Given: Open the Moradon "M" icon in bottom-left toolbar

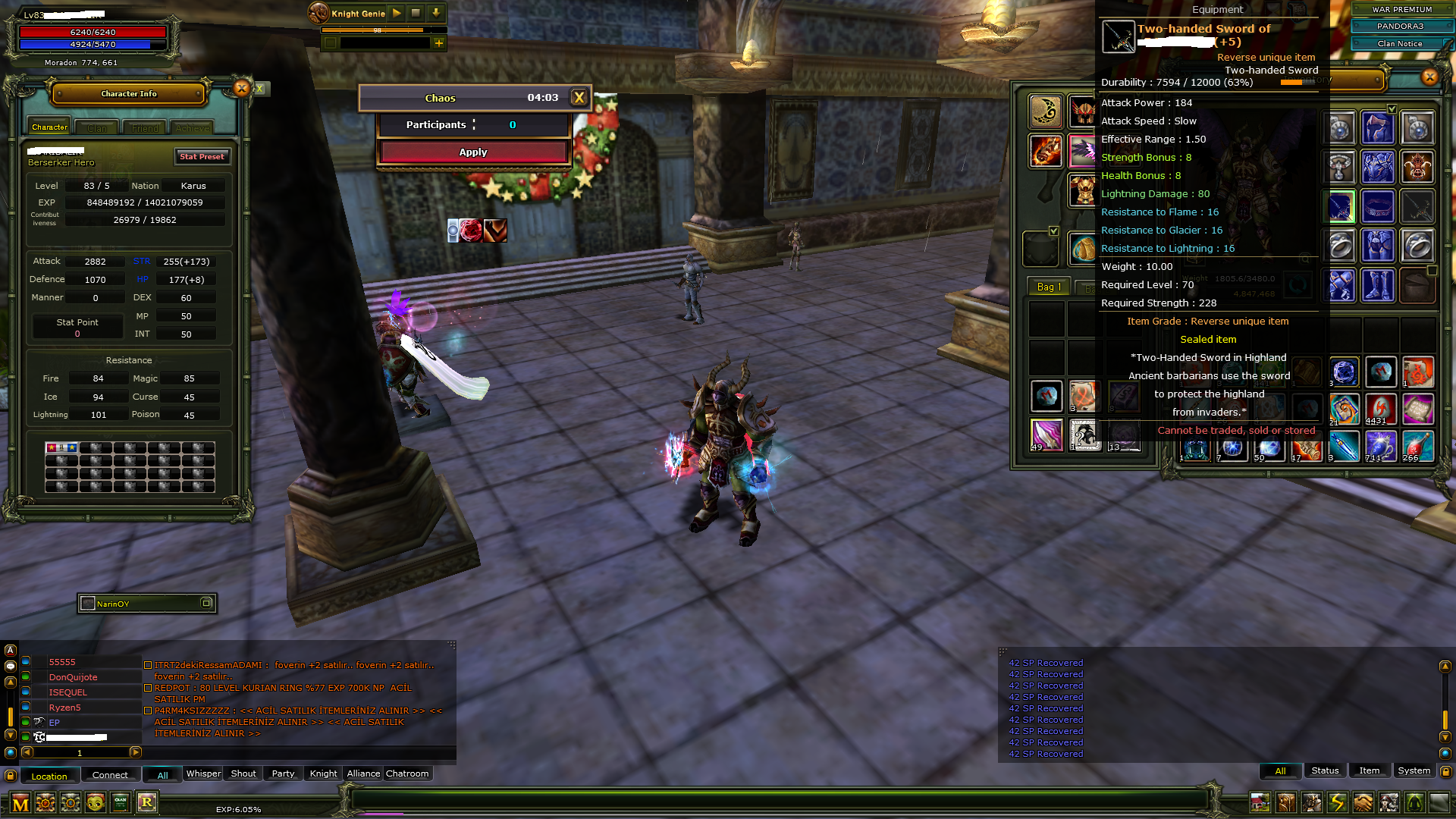Looking at the screenshot, I should pos(19,803).
